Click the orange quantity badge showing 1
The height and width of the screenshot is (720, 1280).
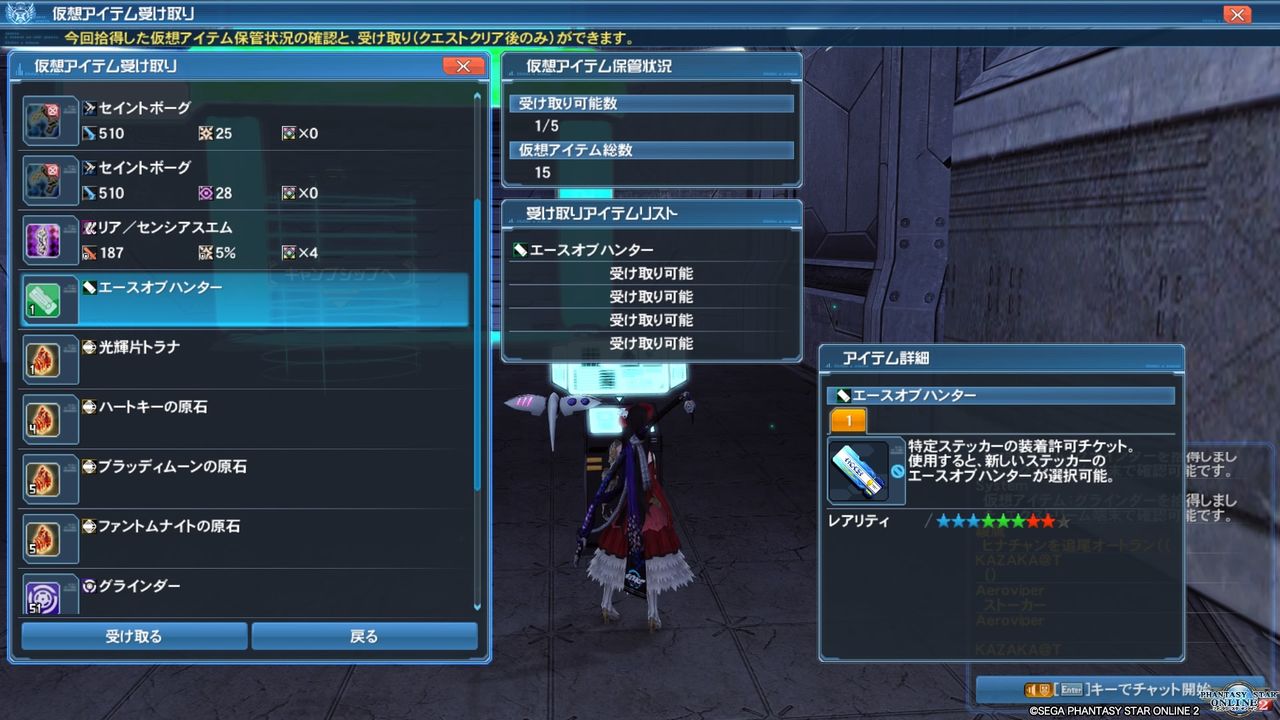click(848, 422)
